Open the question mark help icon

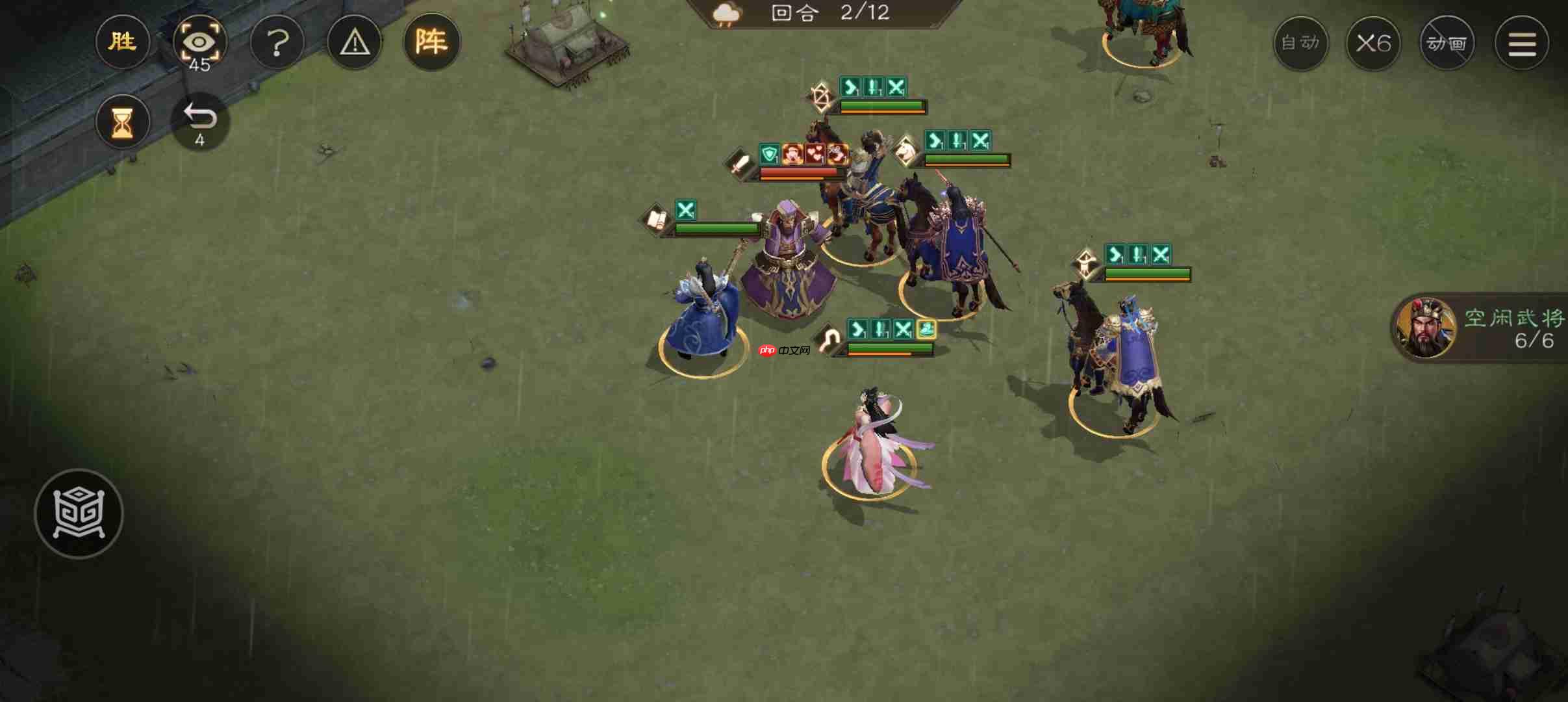pos(277,42)
